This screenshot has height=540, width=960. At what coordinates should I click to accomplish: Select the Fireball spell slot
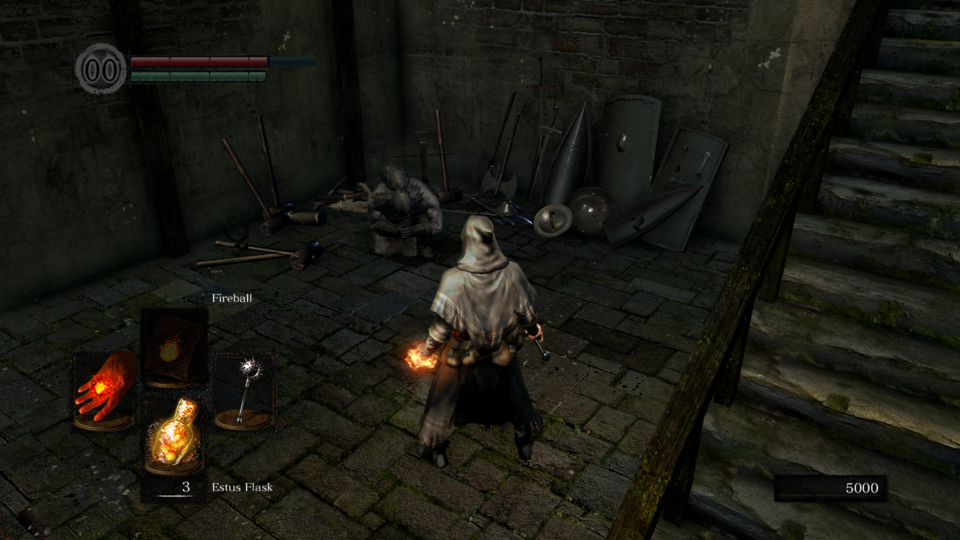coord(174,348)
